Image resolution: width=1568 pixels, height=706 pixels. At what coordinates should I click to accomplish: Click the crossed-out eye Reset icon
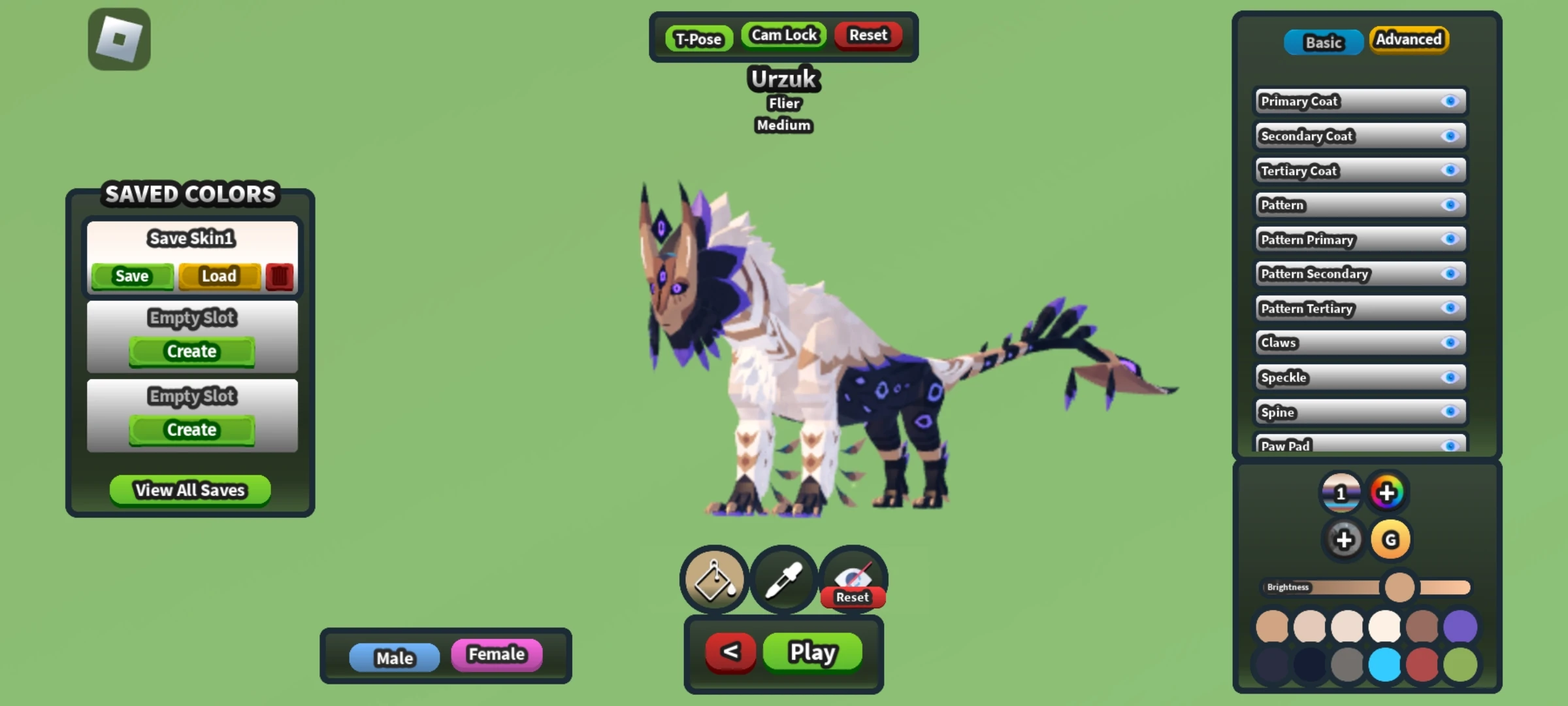[x=853, y=575]
